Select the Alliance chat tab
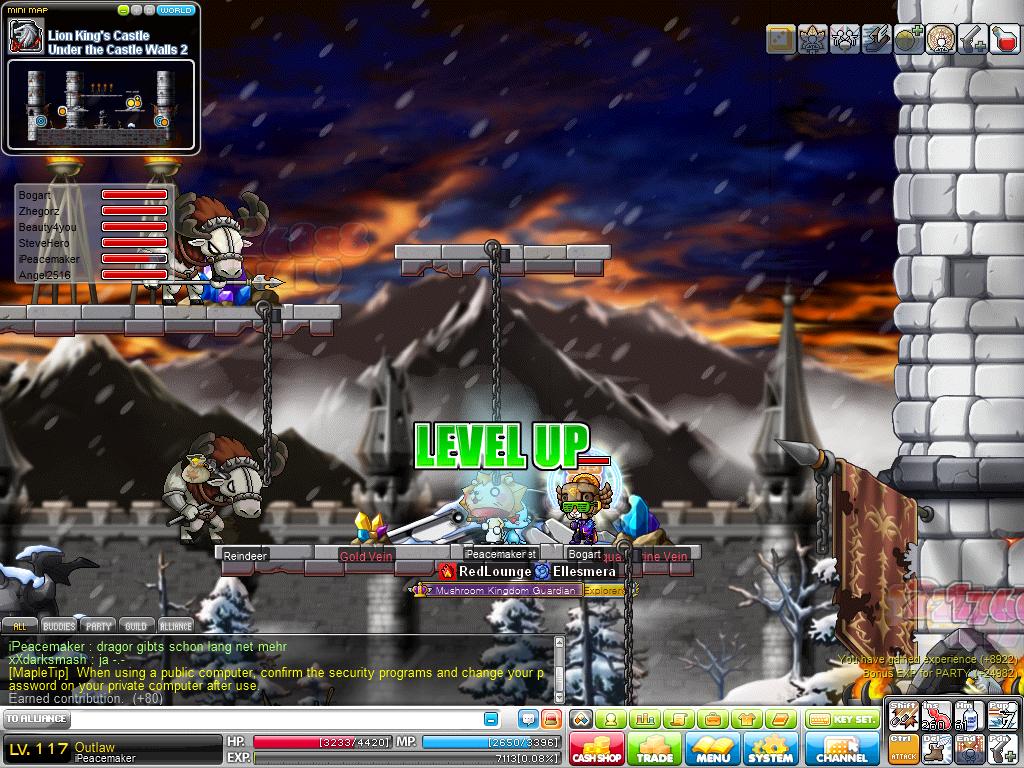Screen dimensions: 1024x768 175,626
